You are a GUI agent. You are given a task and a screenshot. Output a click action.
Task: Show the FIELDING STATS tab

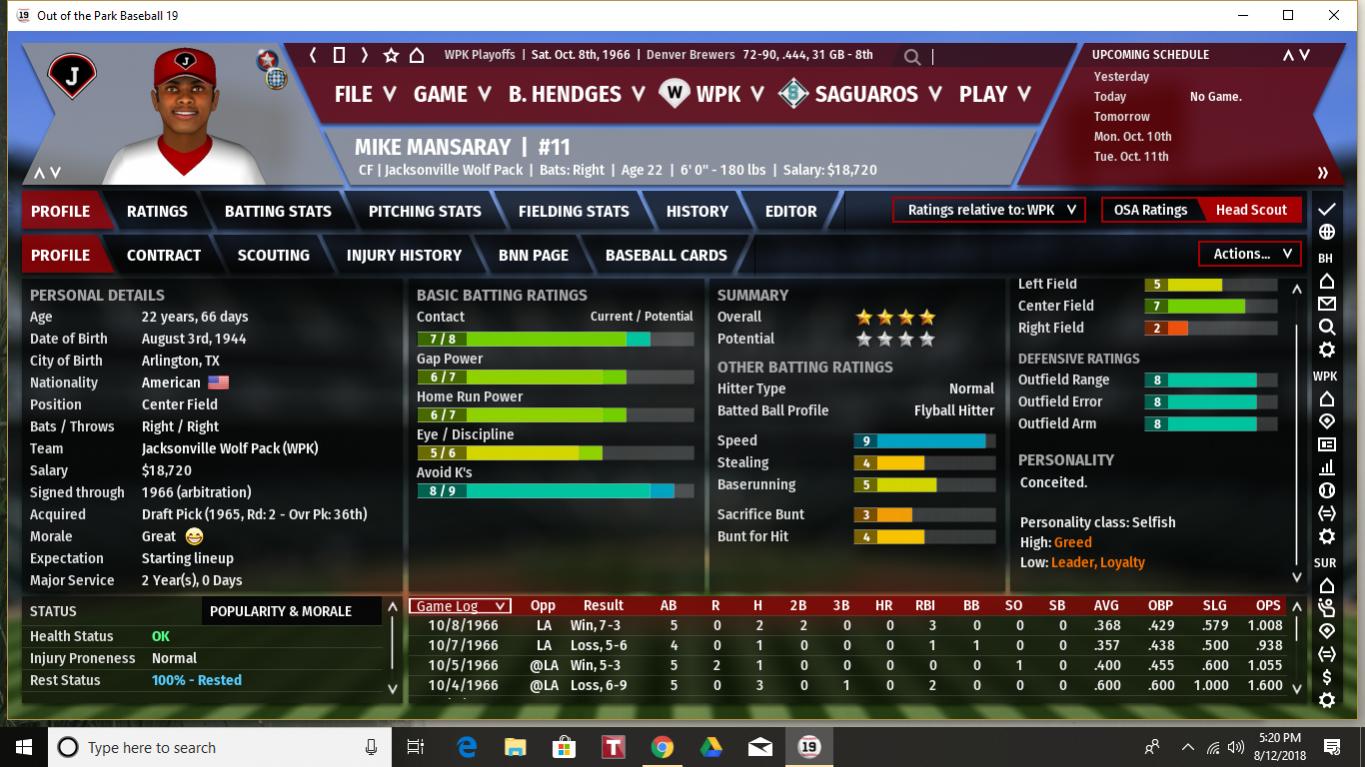point(573,211)
